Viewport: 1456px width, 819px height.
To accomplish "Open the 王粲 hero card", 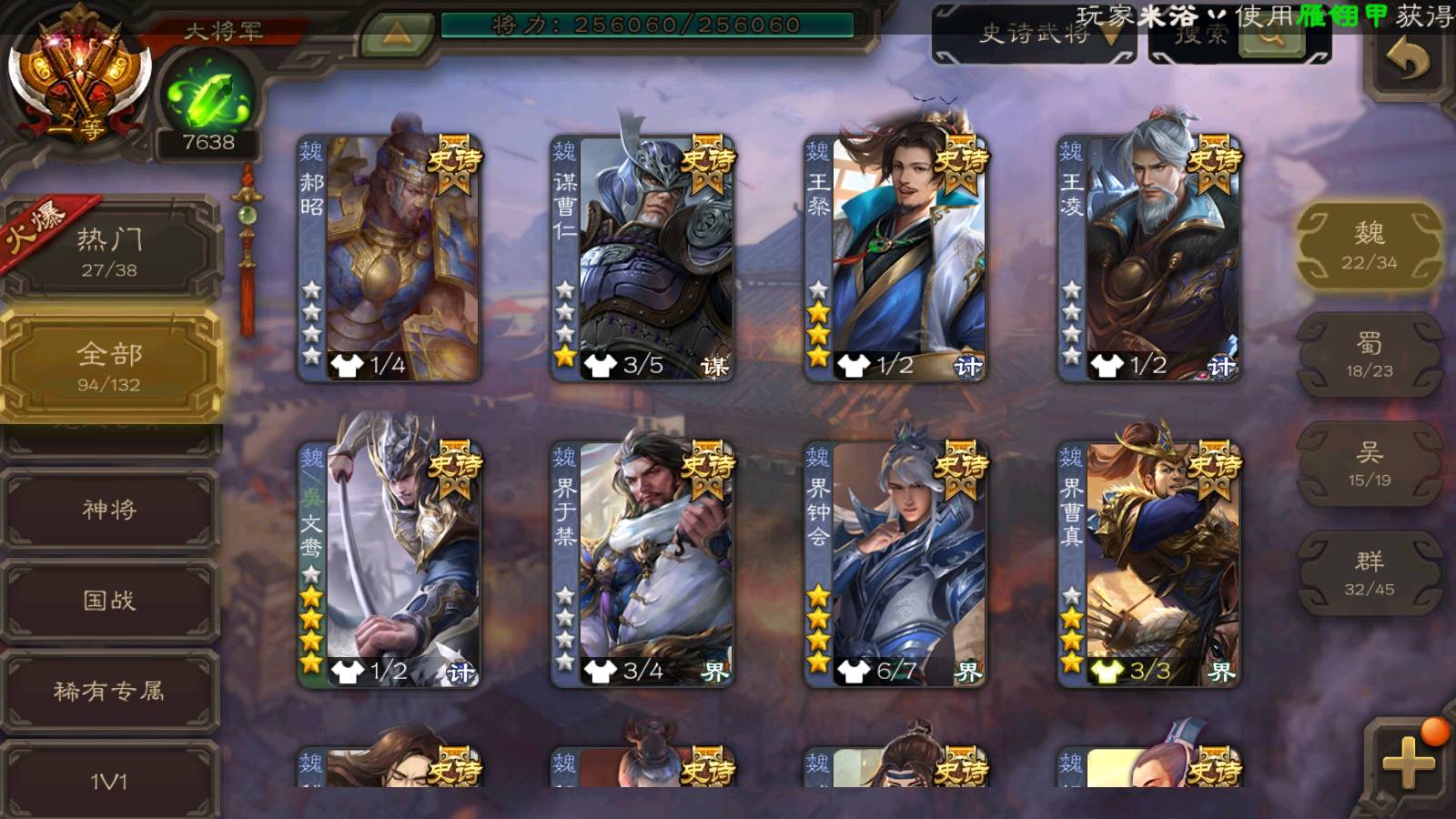I will pos(895,259).
